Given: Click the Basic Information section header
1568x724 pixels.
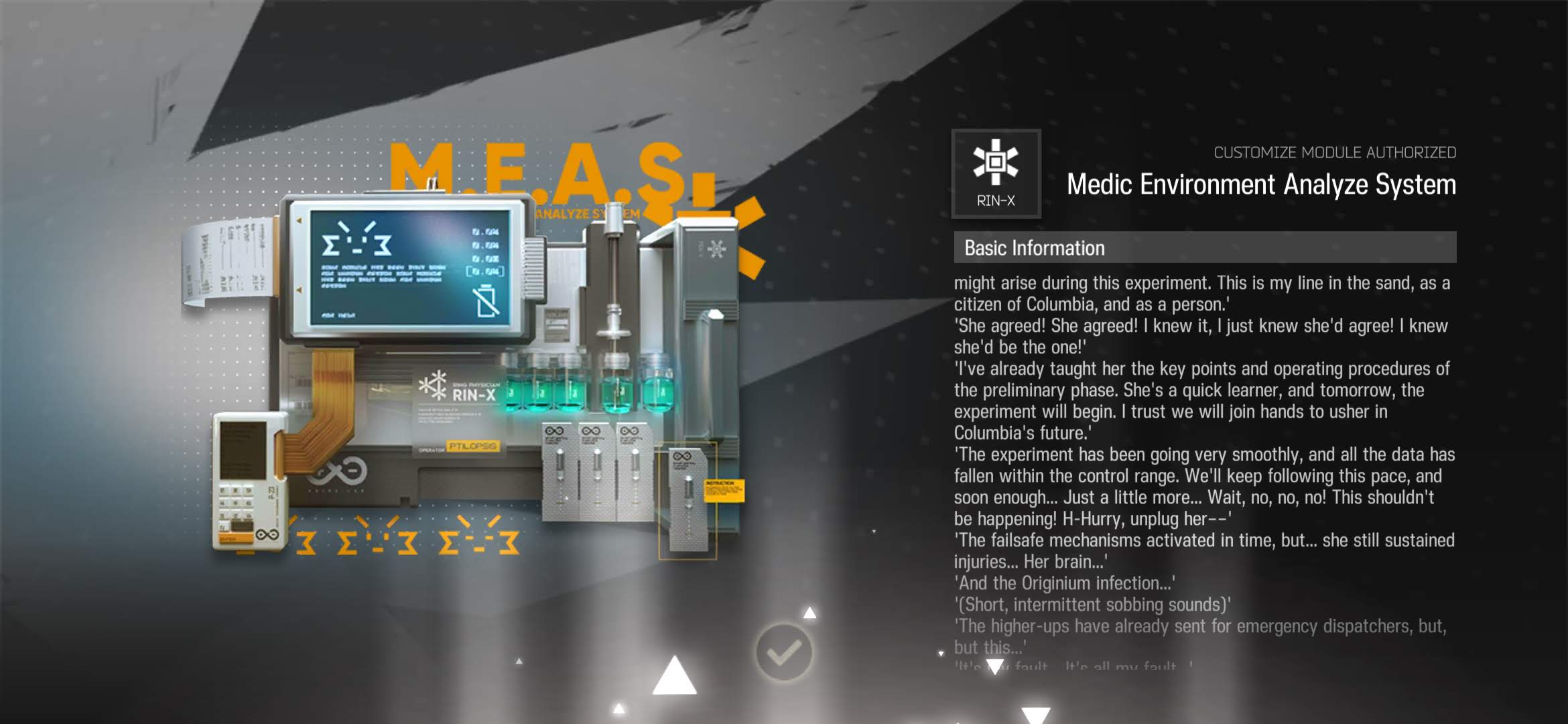Looking at the screenshot, I should pos(1204,248).
